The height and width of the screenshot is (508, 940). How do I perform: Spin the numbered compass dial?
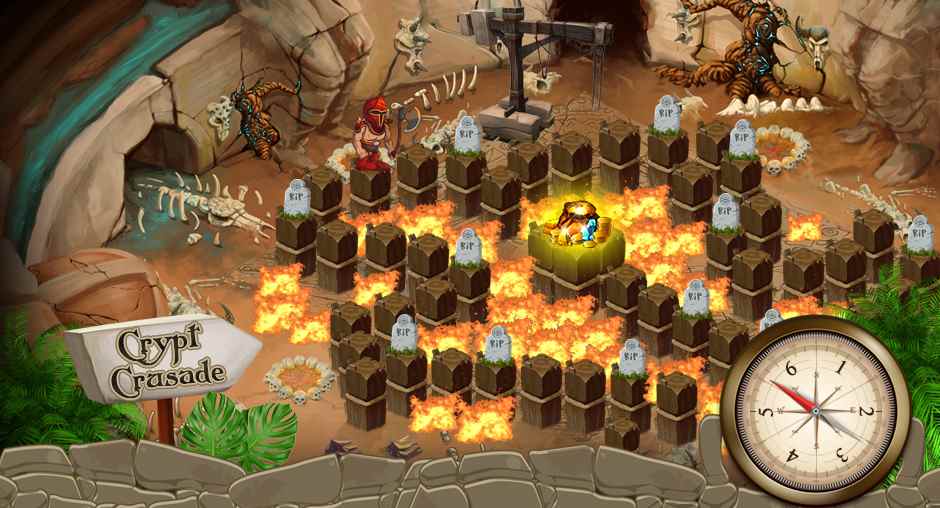coord(814,410)
